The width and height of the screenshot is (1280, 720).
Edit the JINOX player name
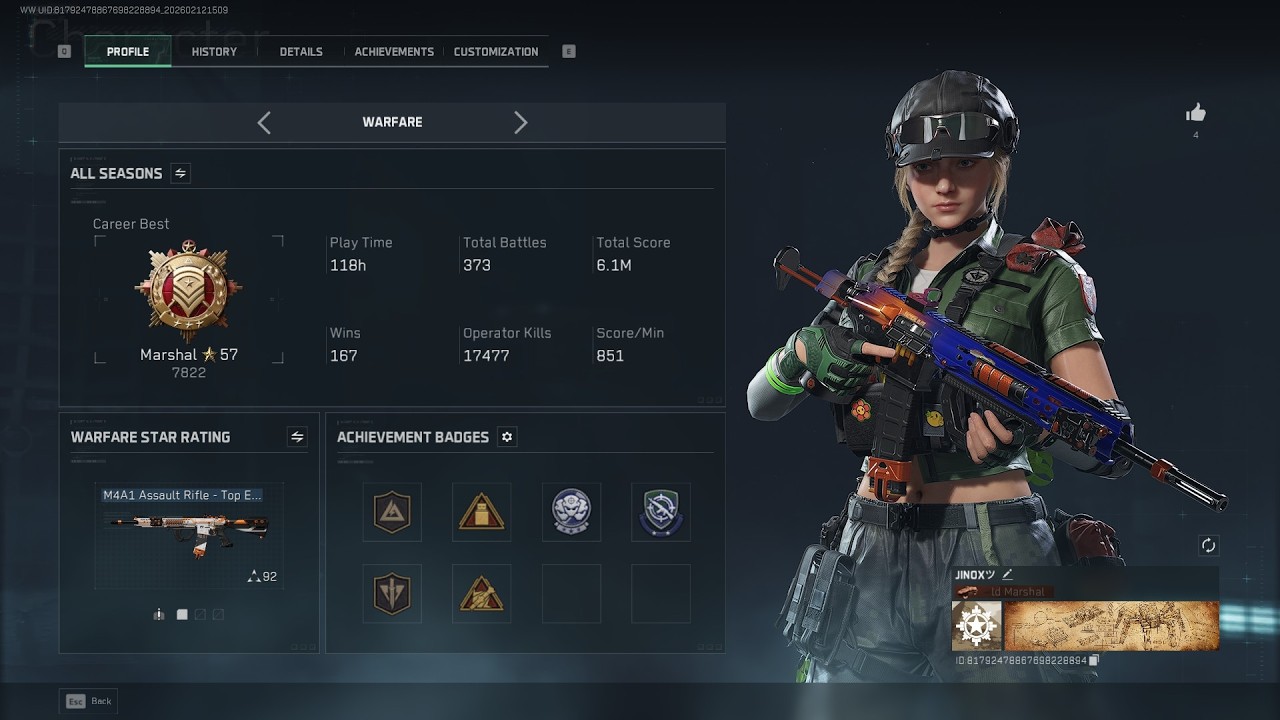point(1008,575)
